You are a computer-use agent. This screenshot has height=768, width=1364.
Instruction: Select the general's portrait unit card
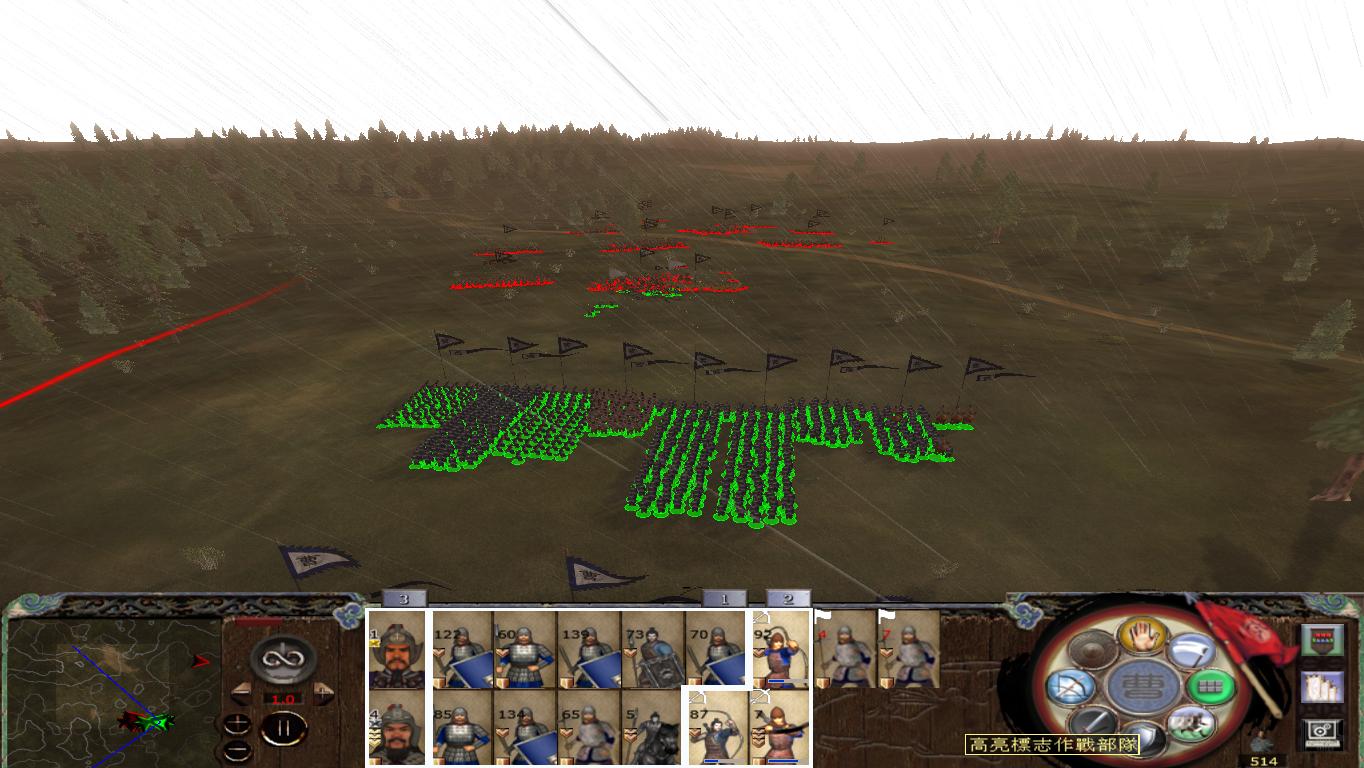click(398, 650)
